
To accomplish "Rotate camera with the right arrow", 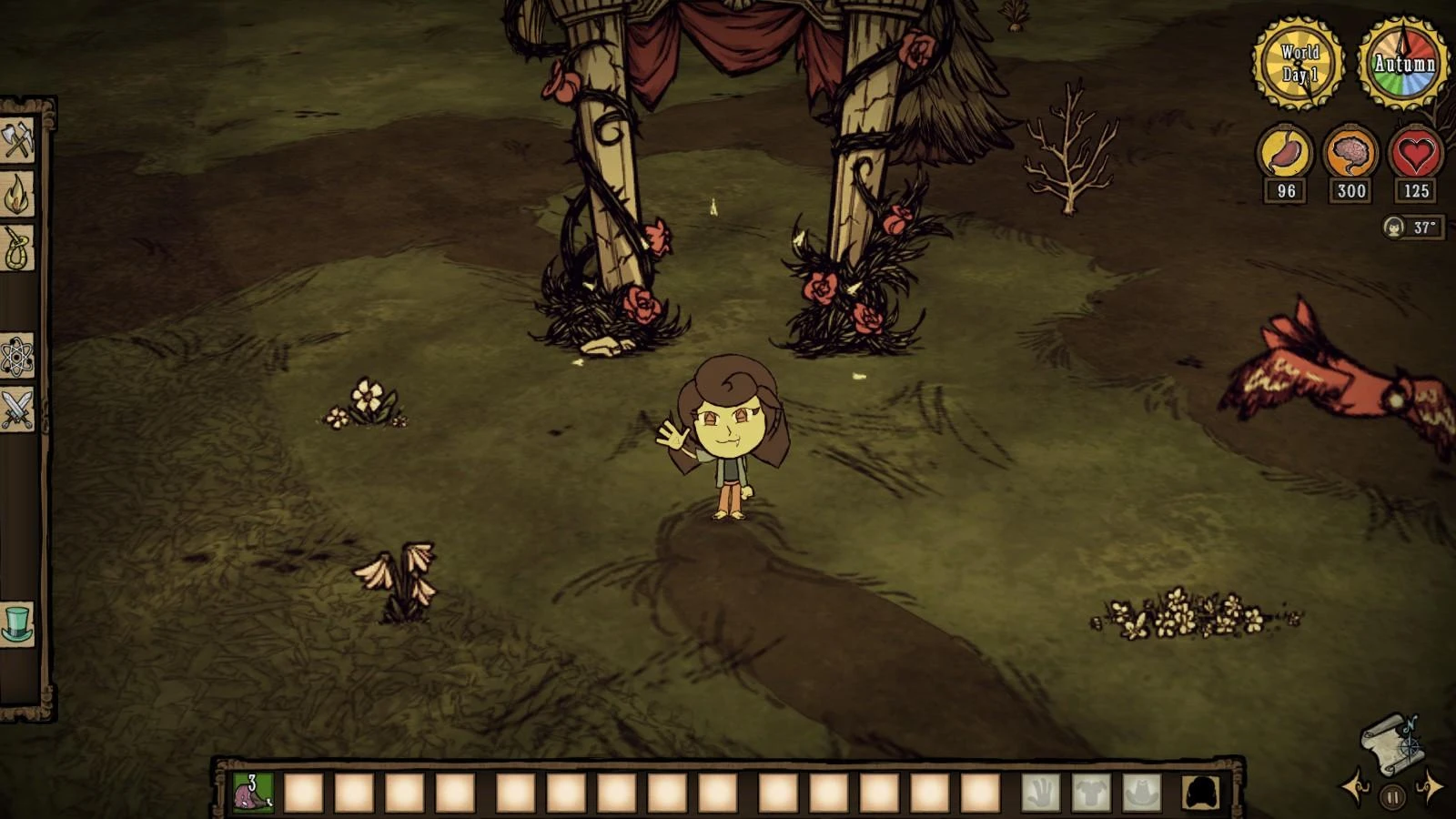I will [1430, 787].
